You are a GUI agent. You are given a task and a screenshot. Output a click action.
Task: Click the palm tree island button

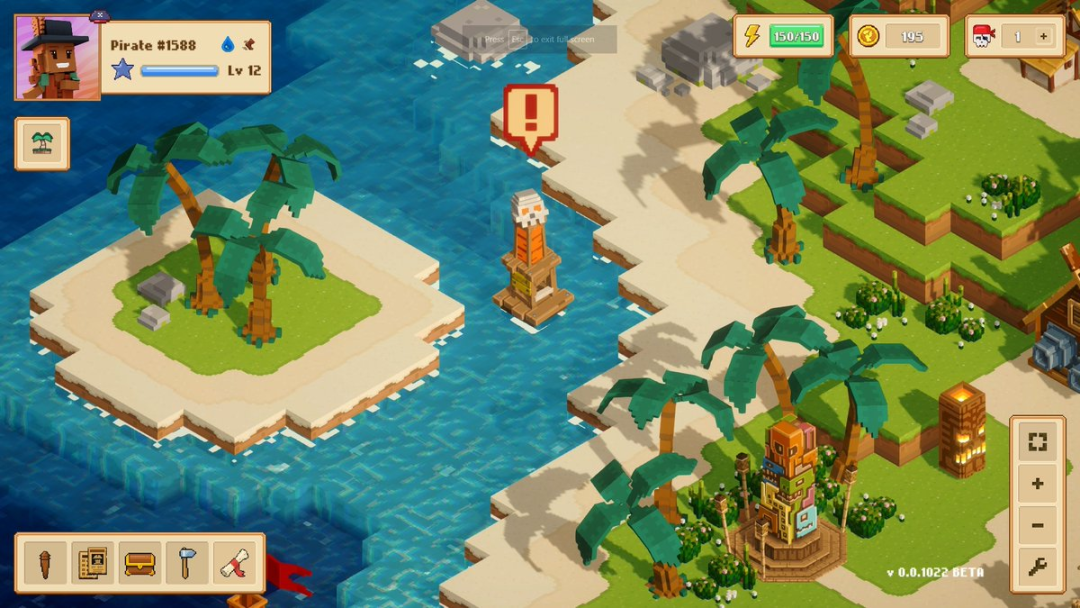[42, 144]
